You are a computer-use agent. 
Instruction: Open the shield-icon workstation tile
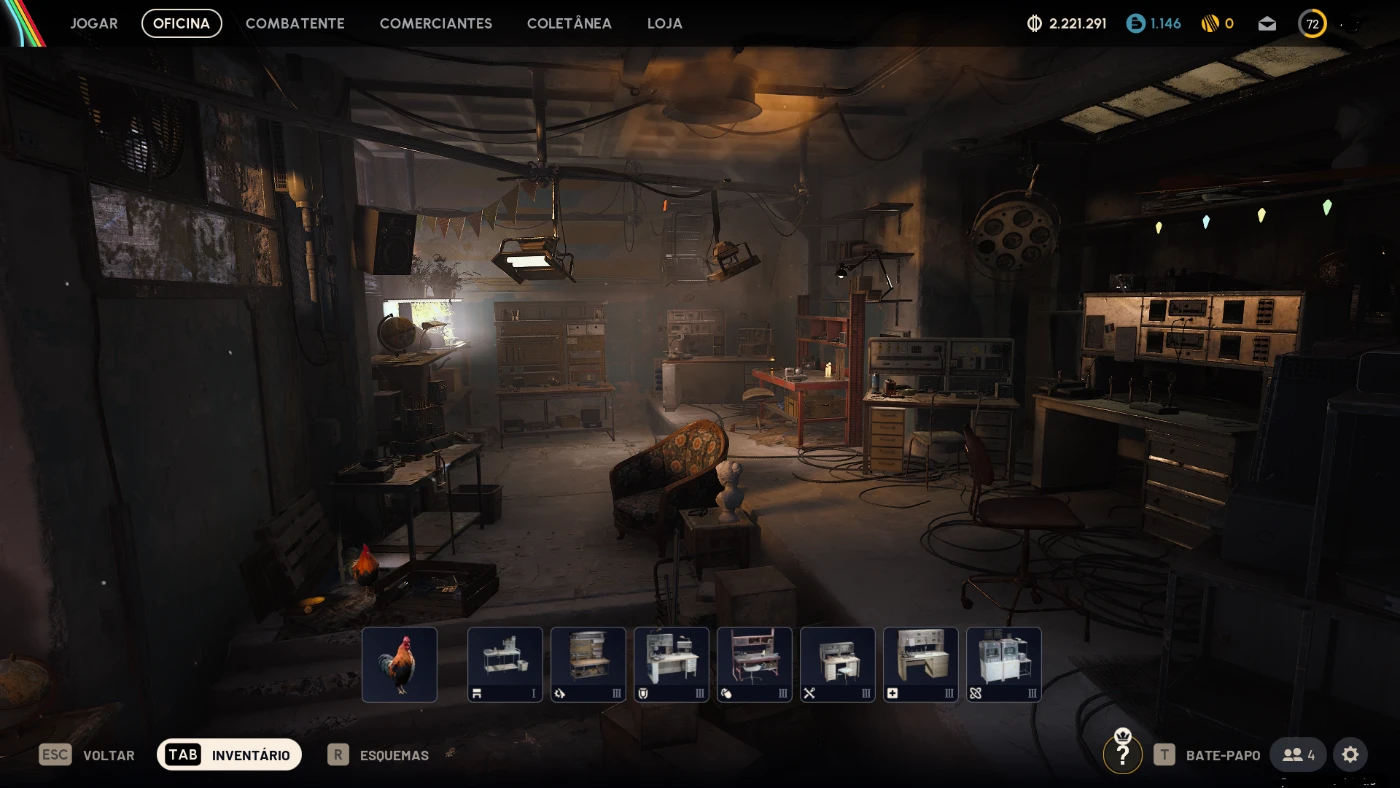[671, 664]
